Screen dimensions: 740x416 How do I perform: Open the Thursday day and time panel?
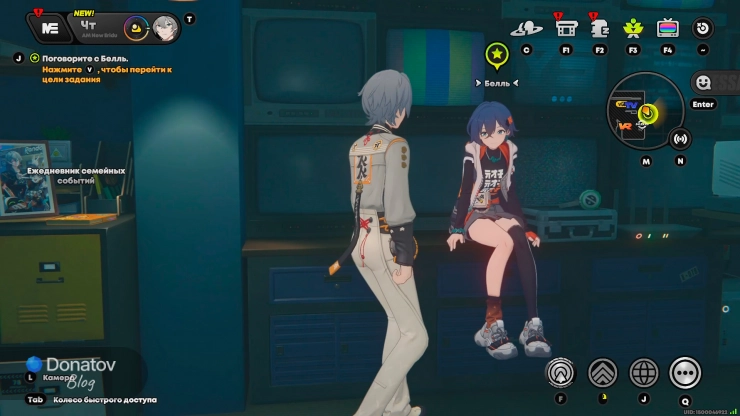[90, 27]
